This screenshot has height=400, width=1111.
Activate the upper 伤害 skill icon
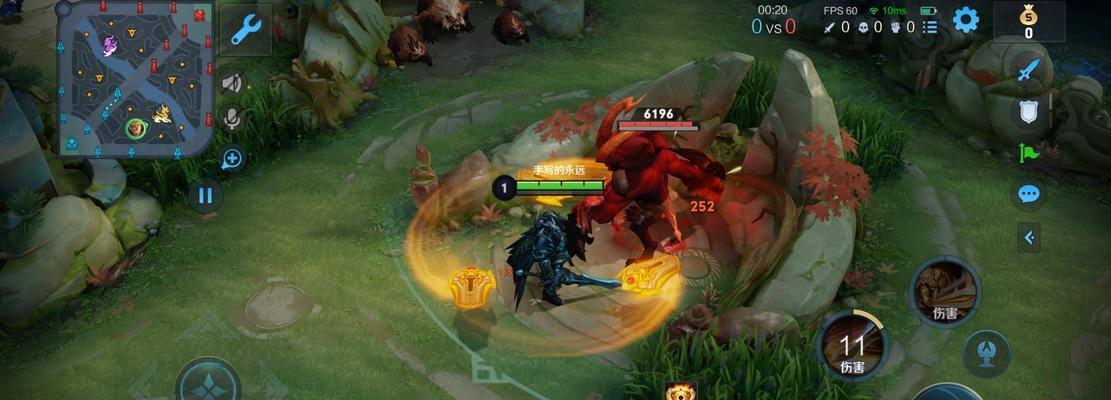[x=944, y=288]
